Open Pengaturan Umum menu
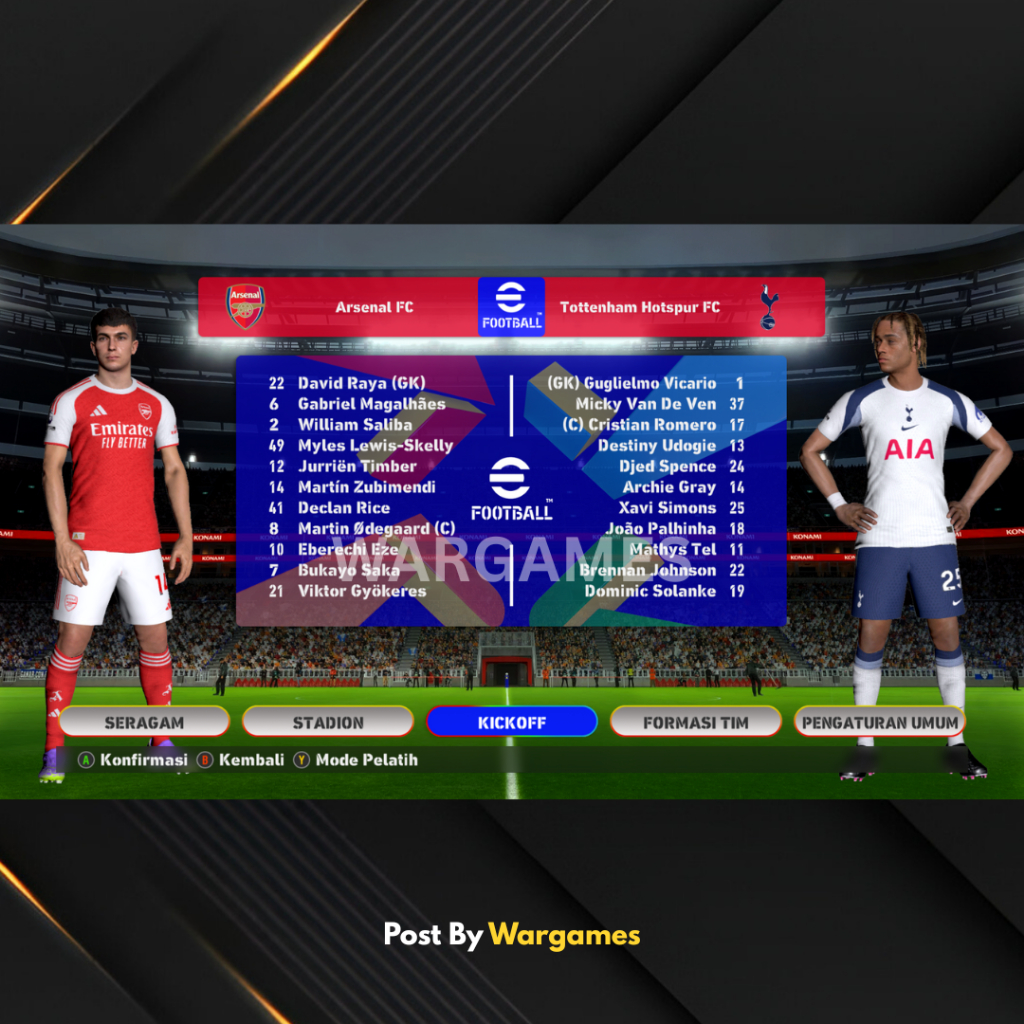The width and height of the screenshot is (1024, 1024). (x=880, y=722)
